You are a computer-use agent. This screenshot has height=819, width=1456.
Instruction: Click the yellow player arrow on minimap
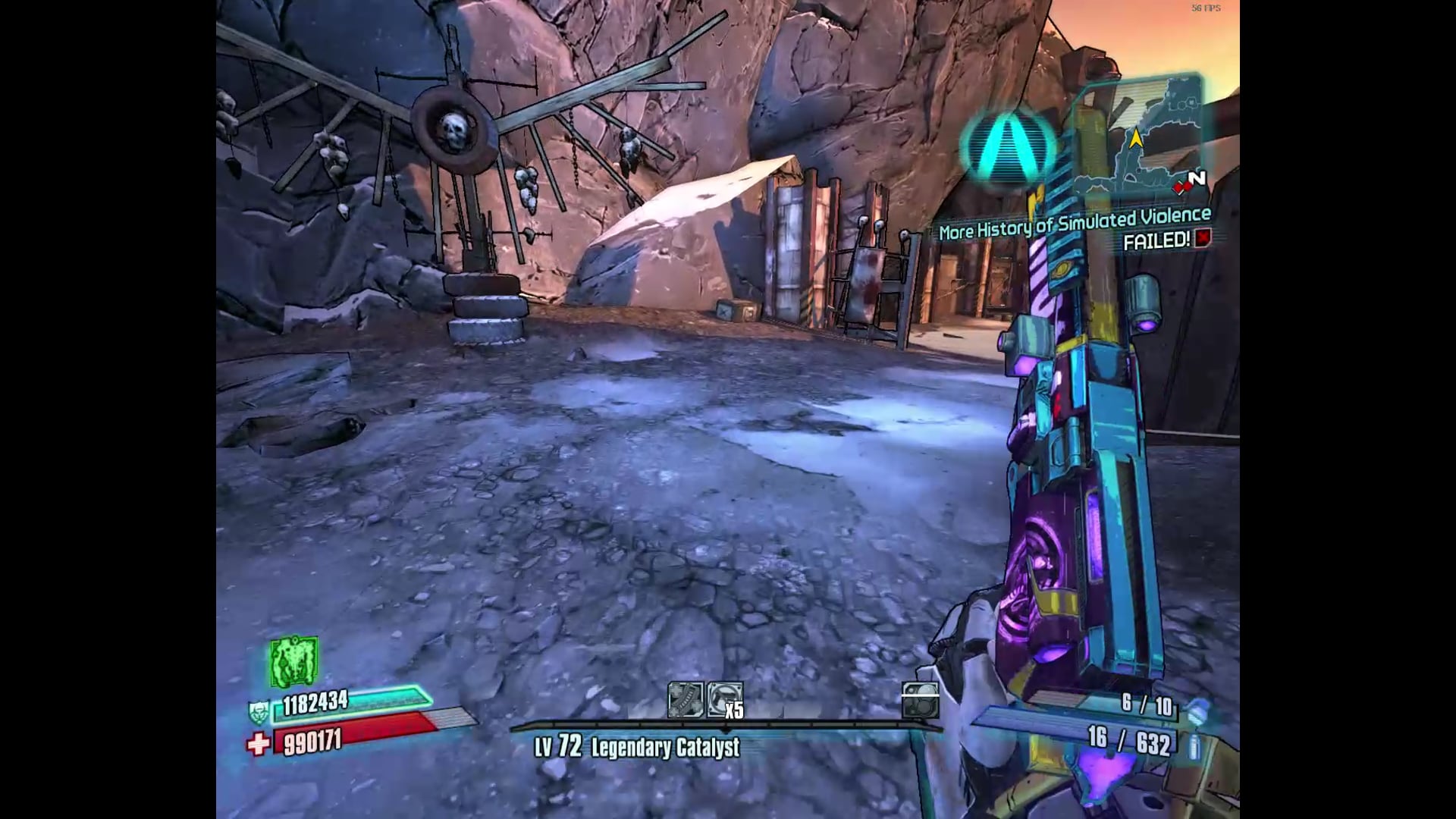point(1136,139)
